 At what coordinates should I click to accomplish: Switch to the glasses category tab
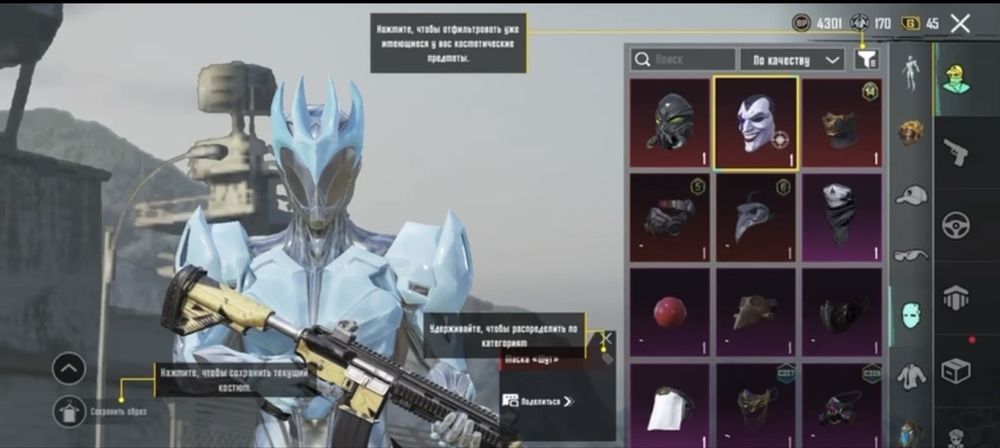910,254
